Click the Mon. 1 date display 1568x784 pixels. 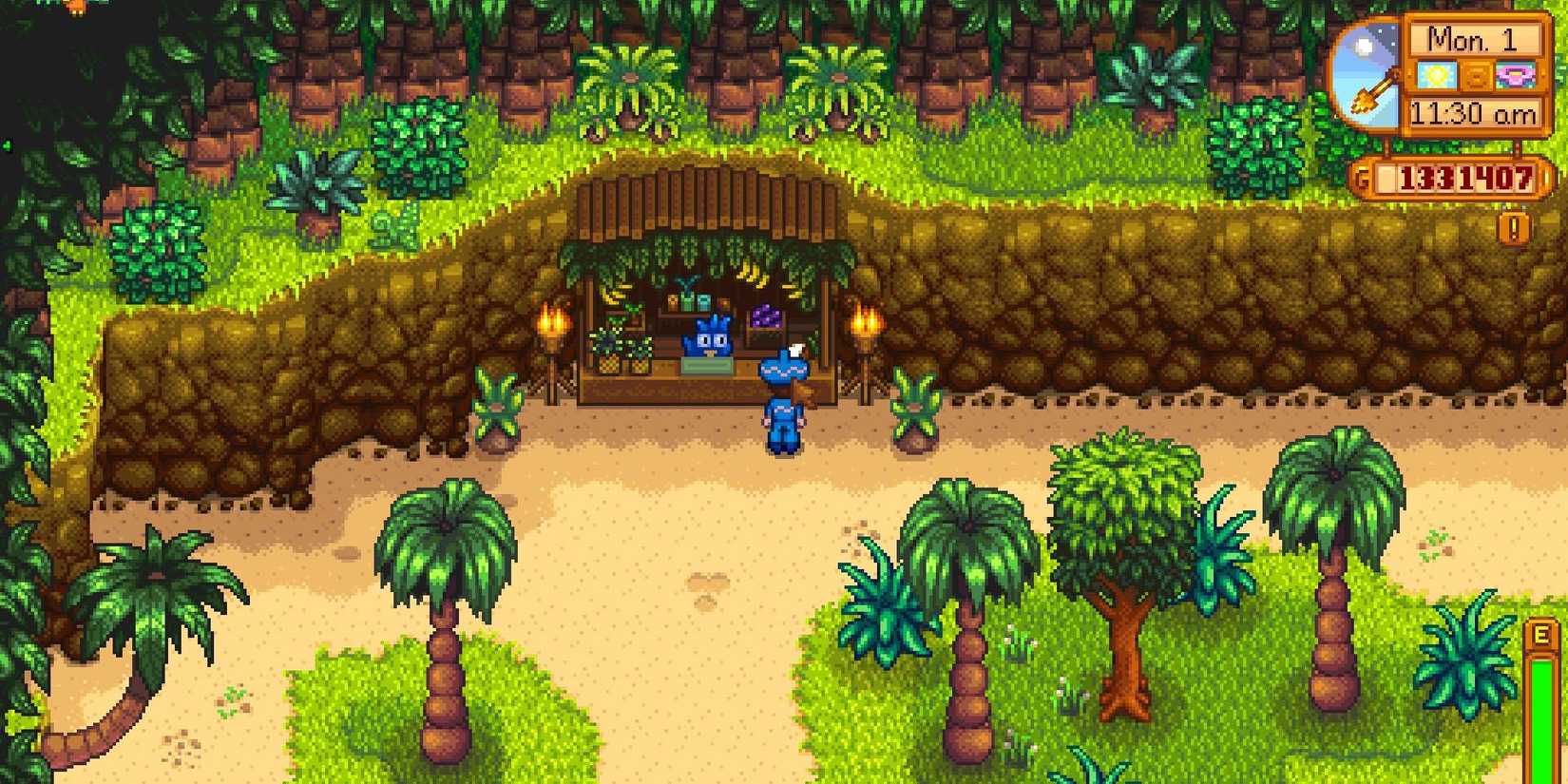coord(1473,41)
